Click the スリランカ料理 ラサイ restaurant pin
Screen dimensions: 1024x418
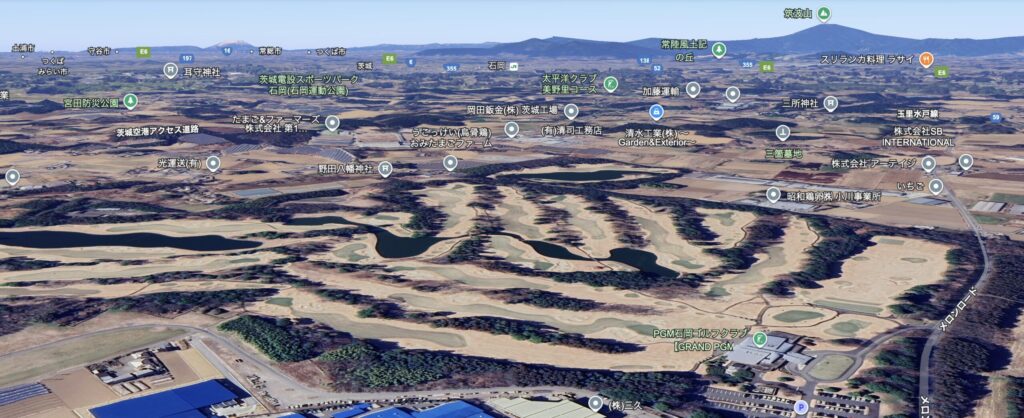pos(926,59)
